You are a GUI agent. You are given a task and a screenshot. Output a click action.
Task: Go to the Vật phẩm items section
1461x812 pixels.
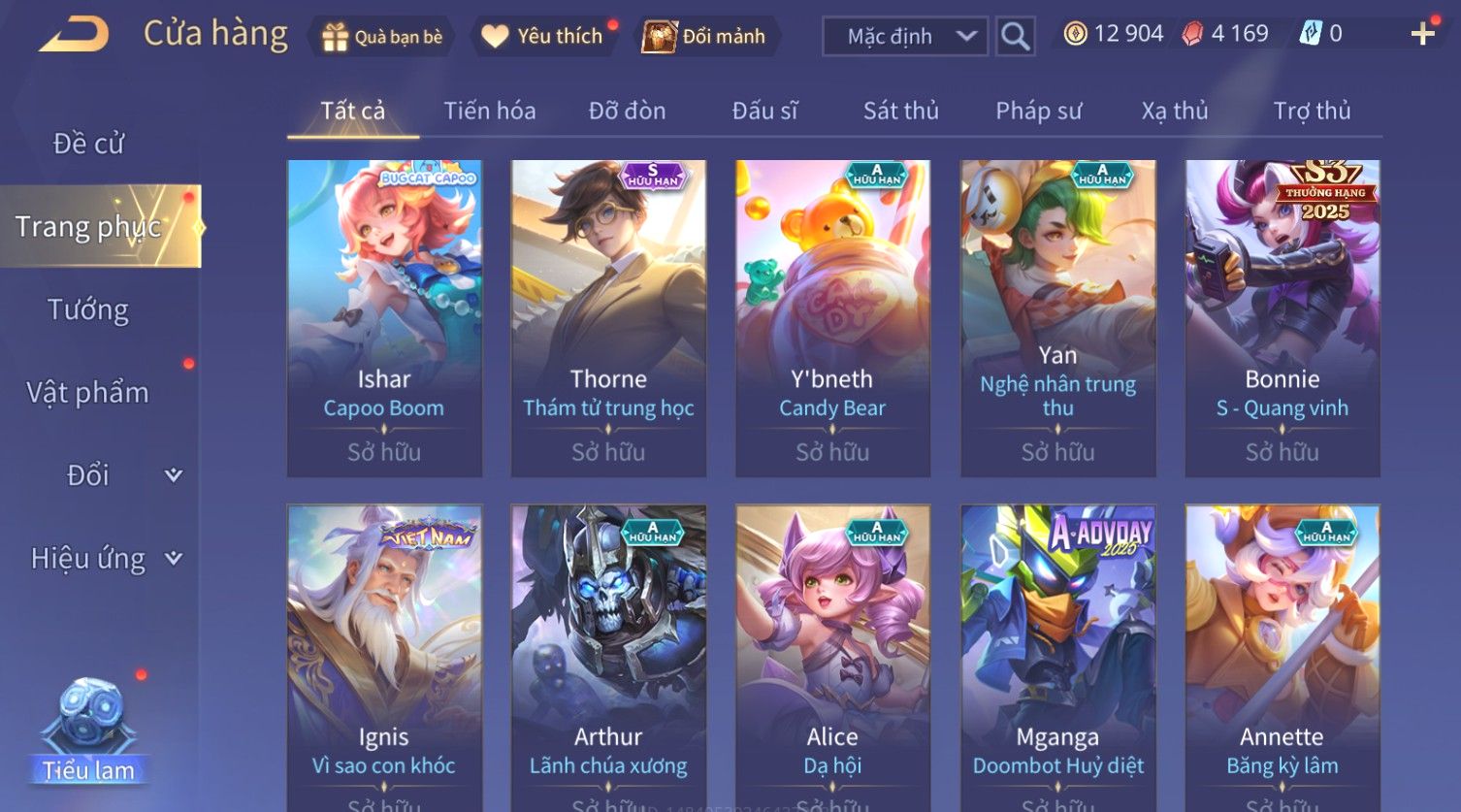[x=88, y=393]
